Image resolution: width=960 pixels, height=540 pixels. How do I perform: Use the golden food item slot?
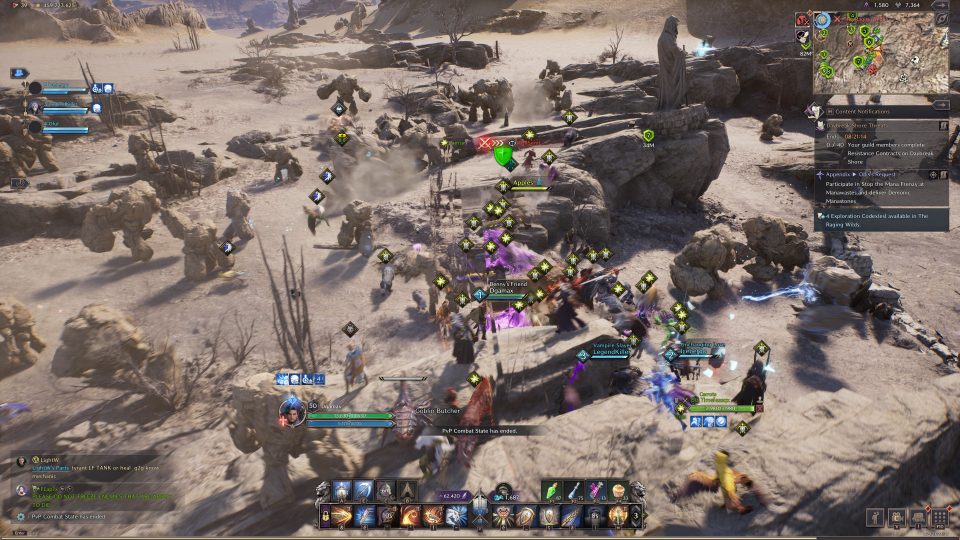click(618, 491)
